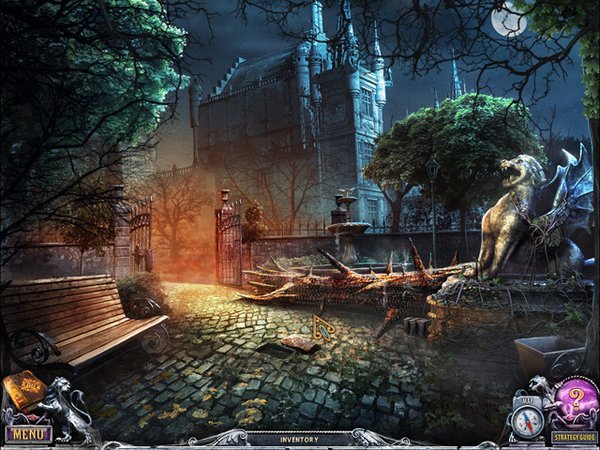Use the purple question mark hint orb
600x450 pixels.
pyautogui.click(x=575, y=398)
